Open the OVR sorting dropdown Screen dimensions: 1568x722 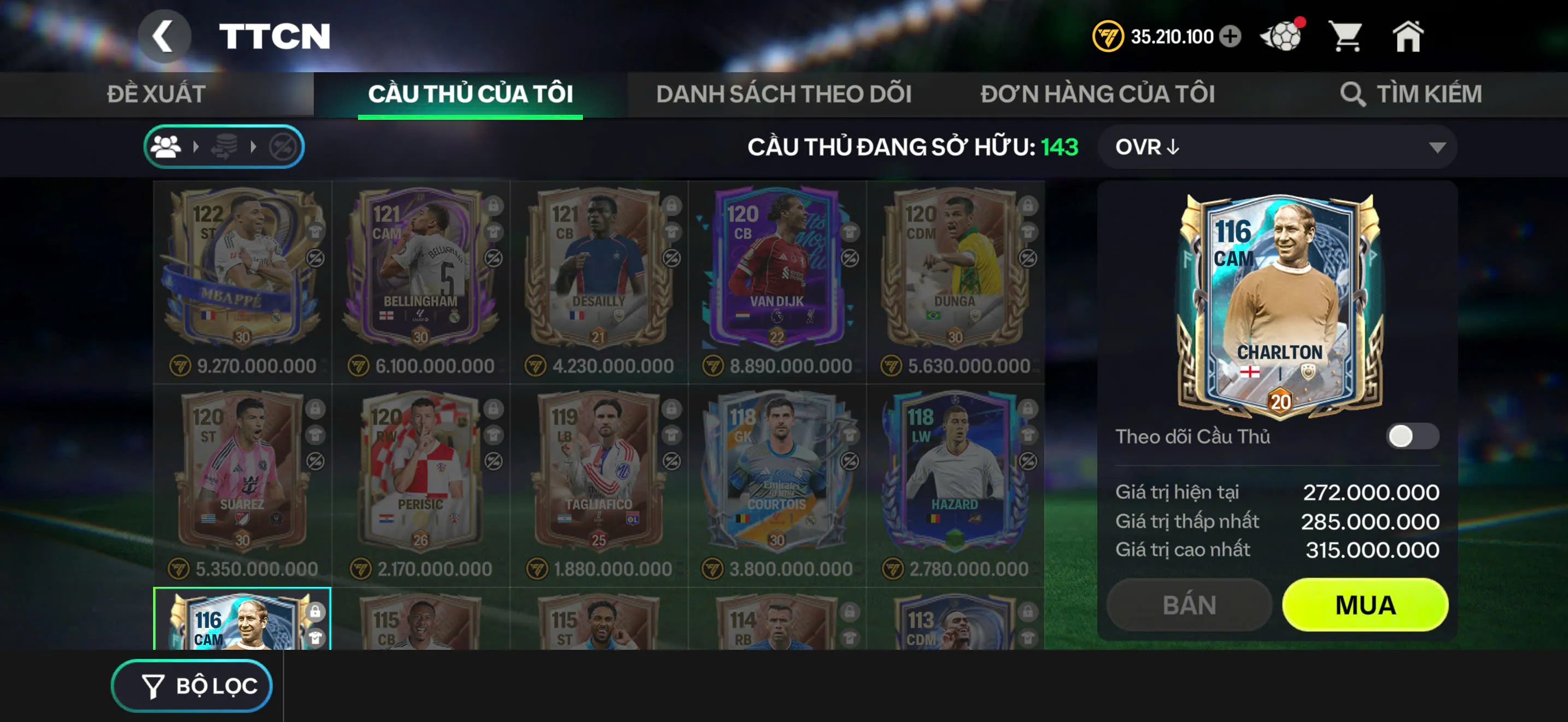click(x=1278, y=147)
